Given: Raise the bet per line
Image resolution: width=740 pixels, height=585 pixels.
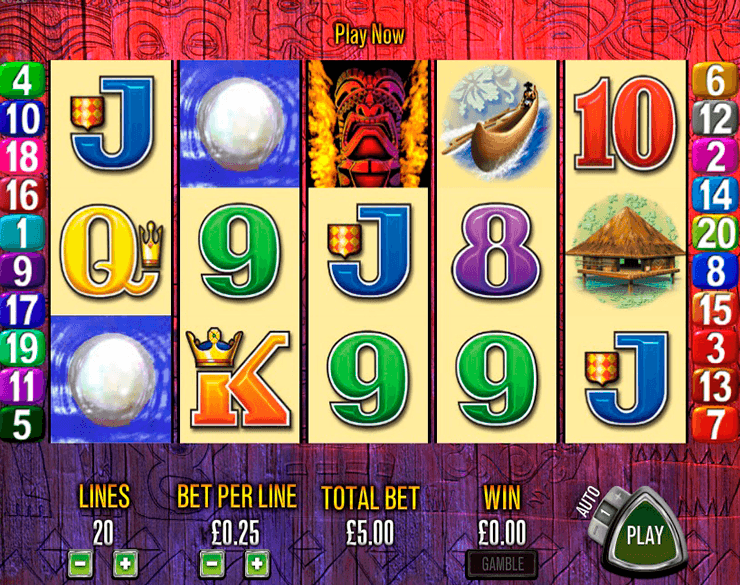Looking at the screenshot, I should pos(256,563).
